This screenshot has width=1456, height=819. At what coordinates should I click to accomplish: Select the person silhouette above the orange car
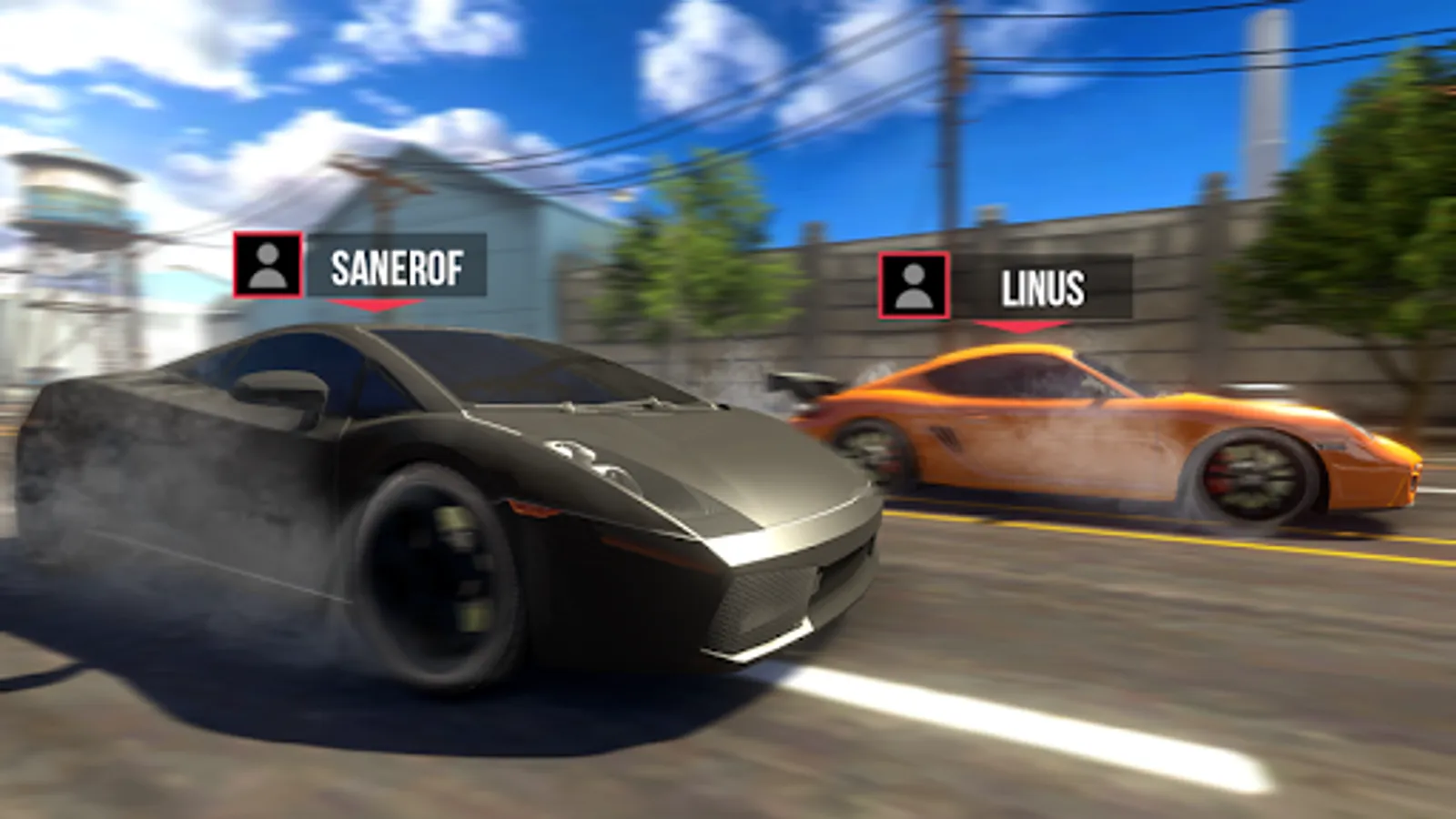(x=913, y=287)
